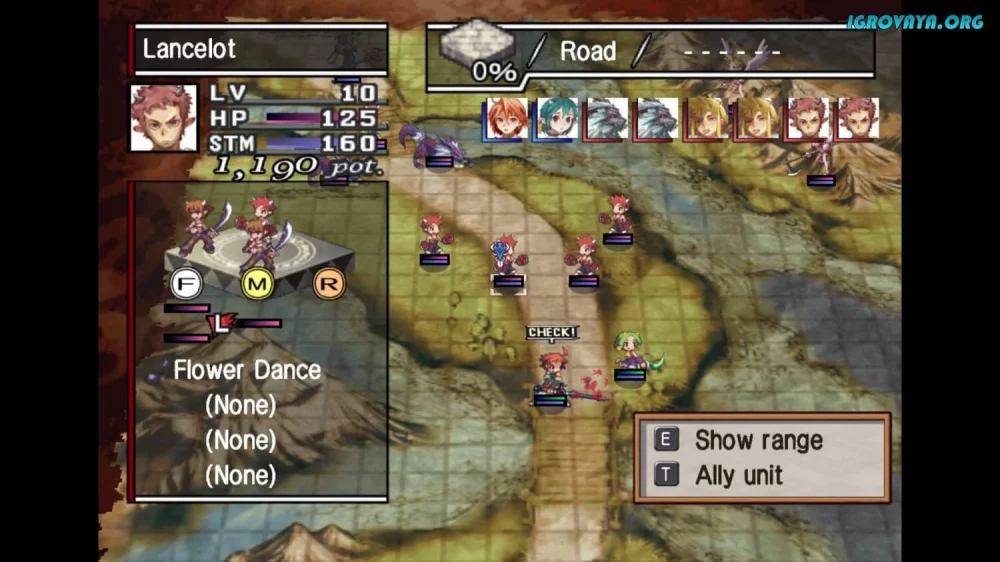Click Lancelot's character portrait

[163, 118]
